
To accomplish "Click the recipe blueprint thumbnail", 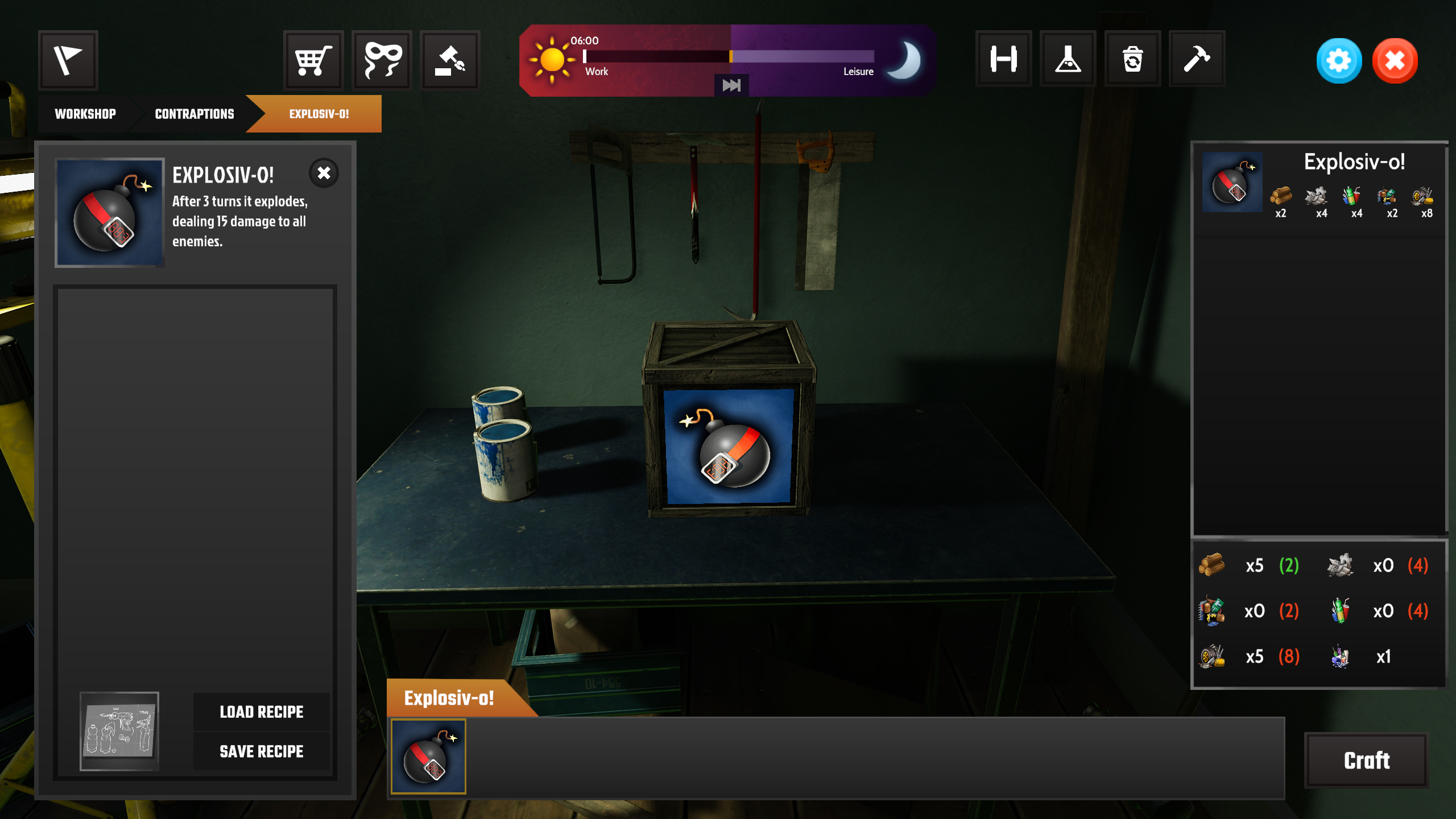I will [119, 731].
